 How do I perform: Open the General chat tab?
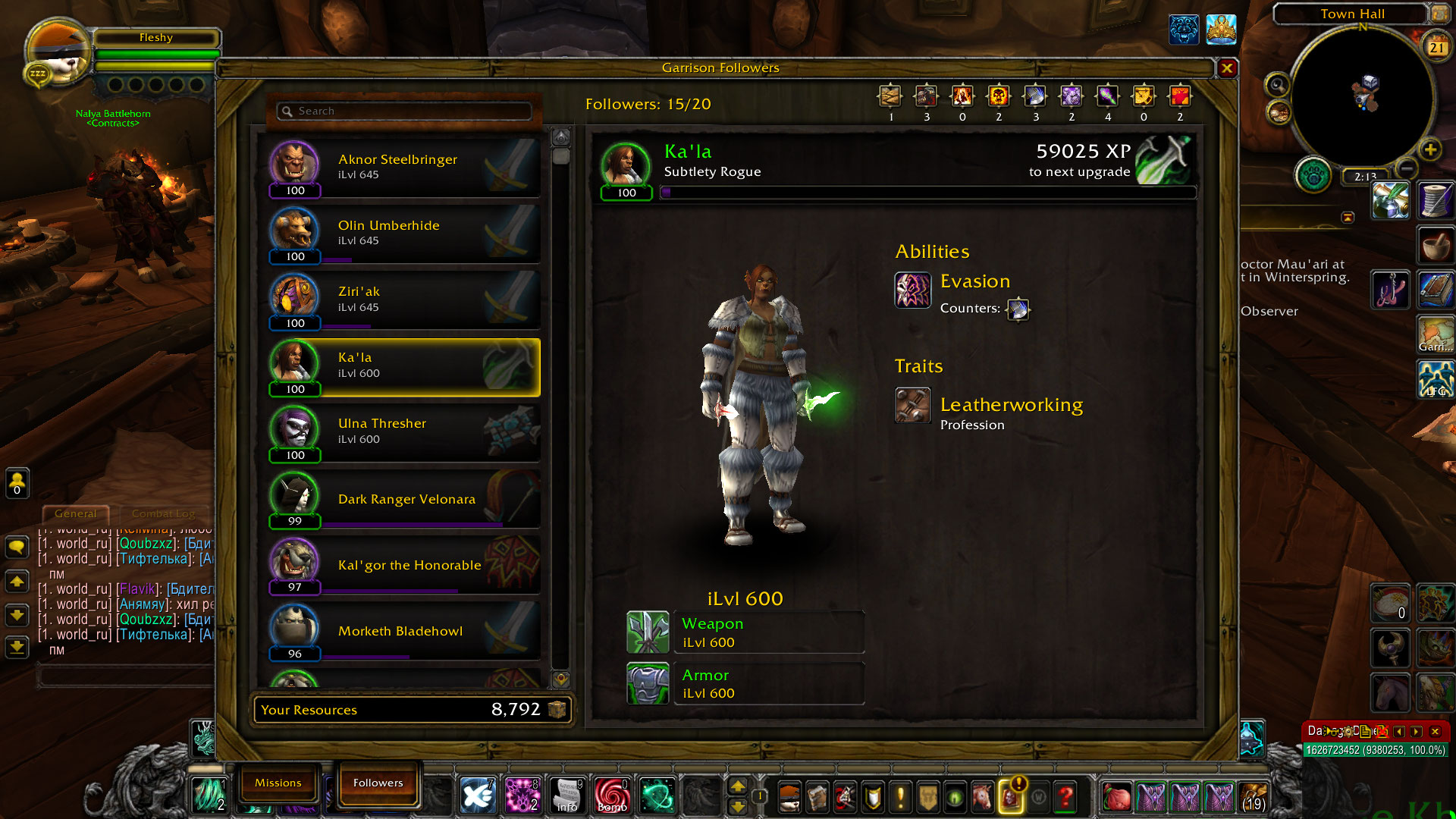[x=76, y=513]
